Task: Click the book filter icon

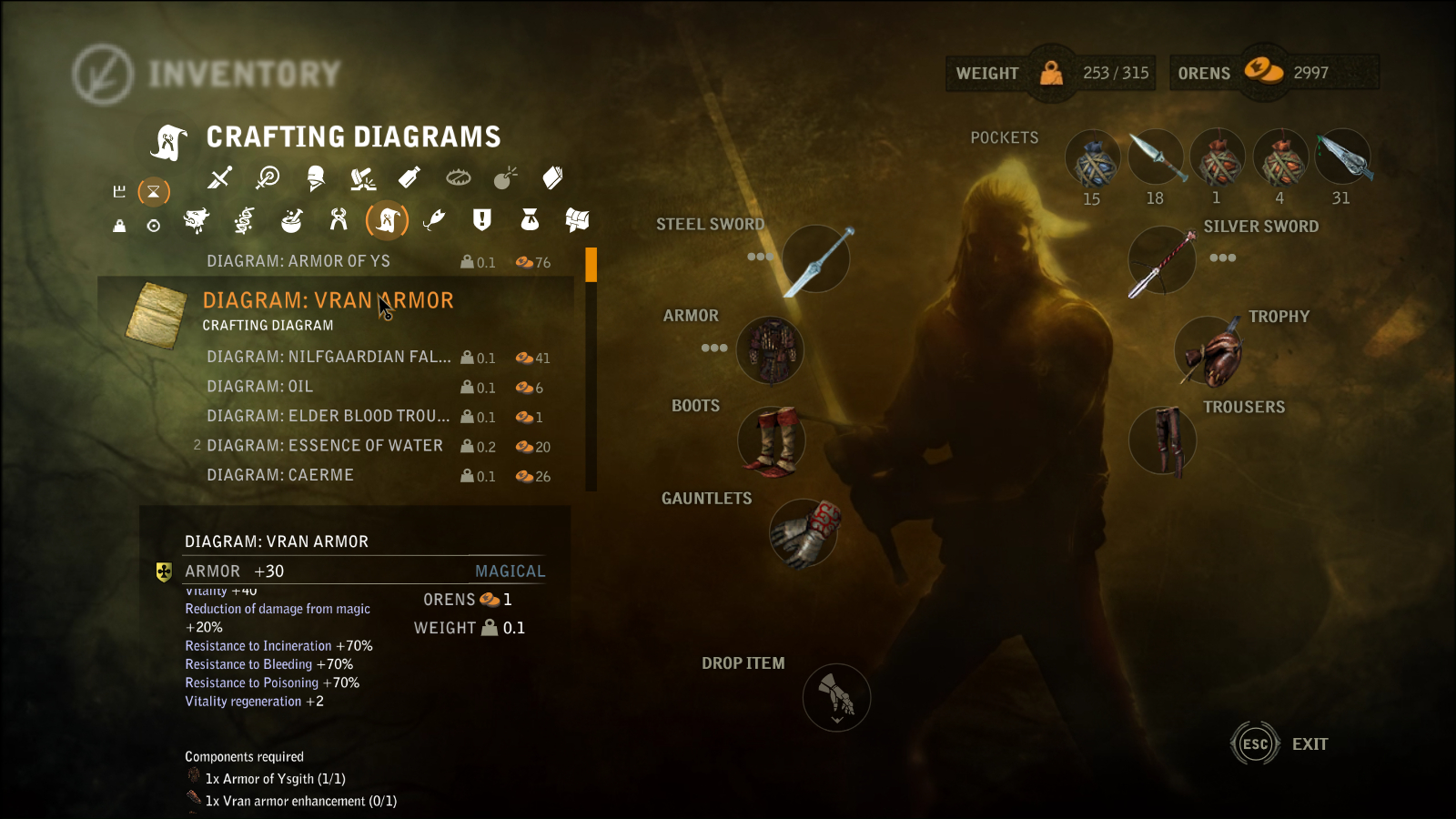Action: pyautogui.click(x=555, y=178)
